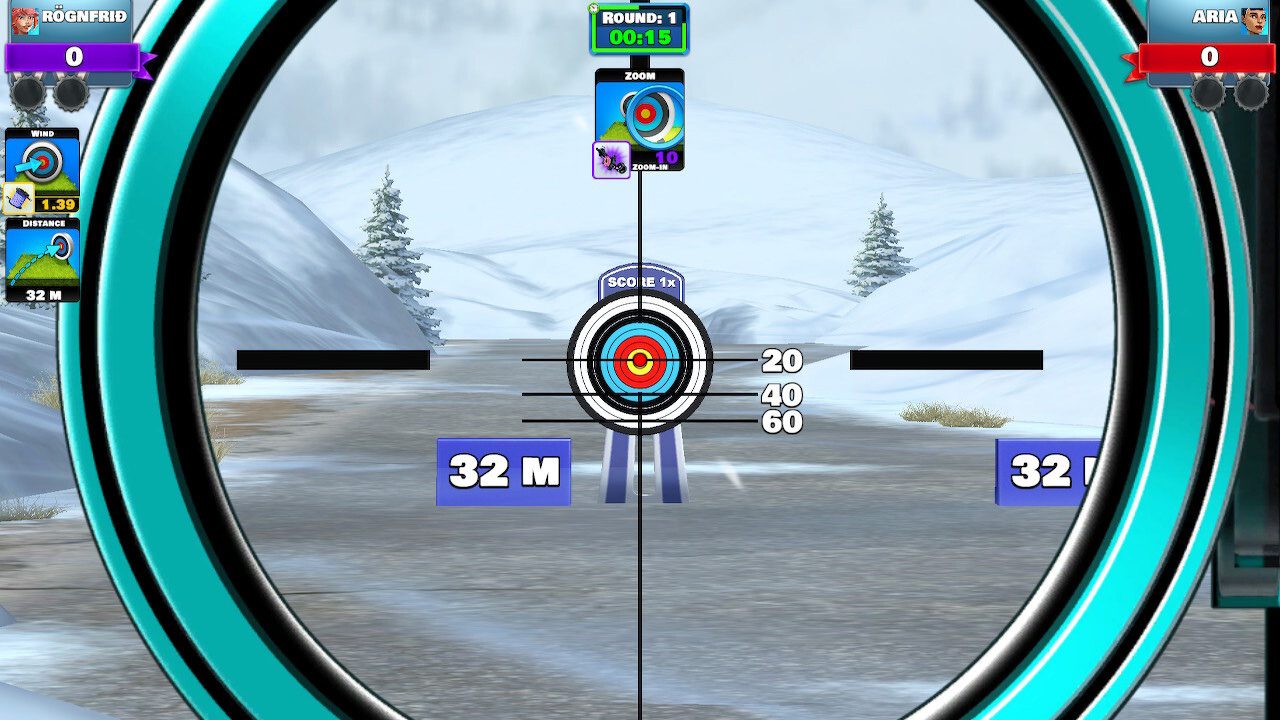The height and width of the screenshot is (720, 1280).
Task: Select the purple arrow equipment icon beside Zoom
Action: [610, 158]
